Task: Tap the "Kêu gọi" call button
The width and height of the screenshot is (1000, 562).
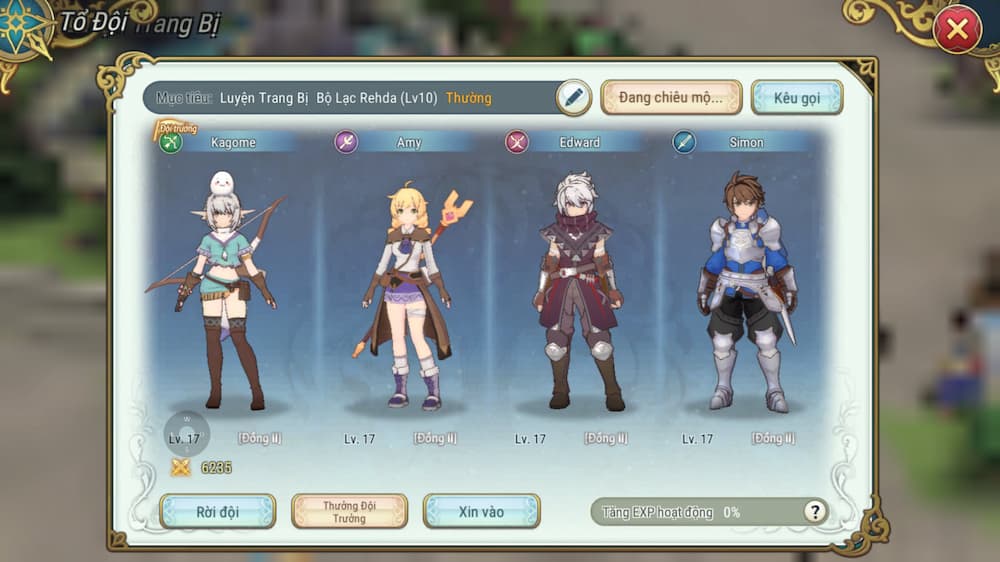Action: (x=796, y=97)
